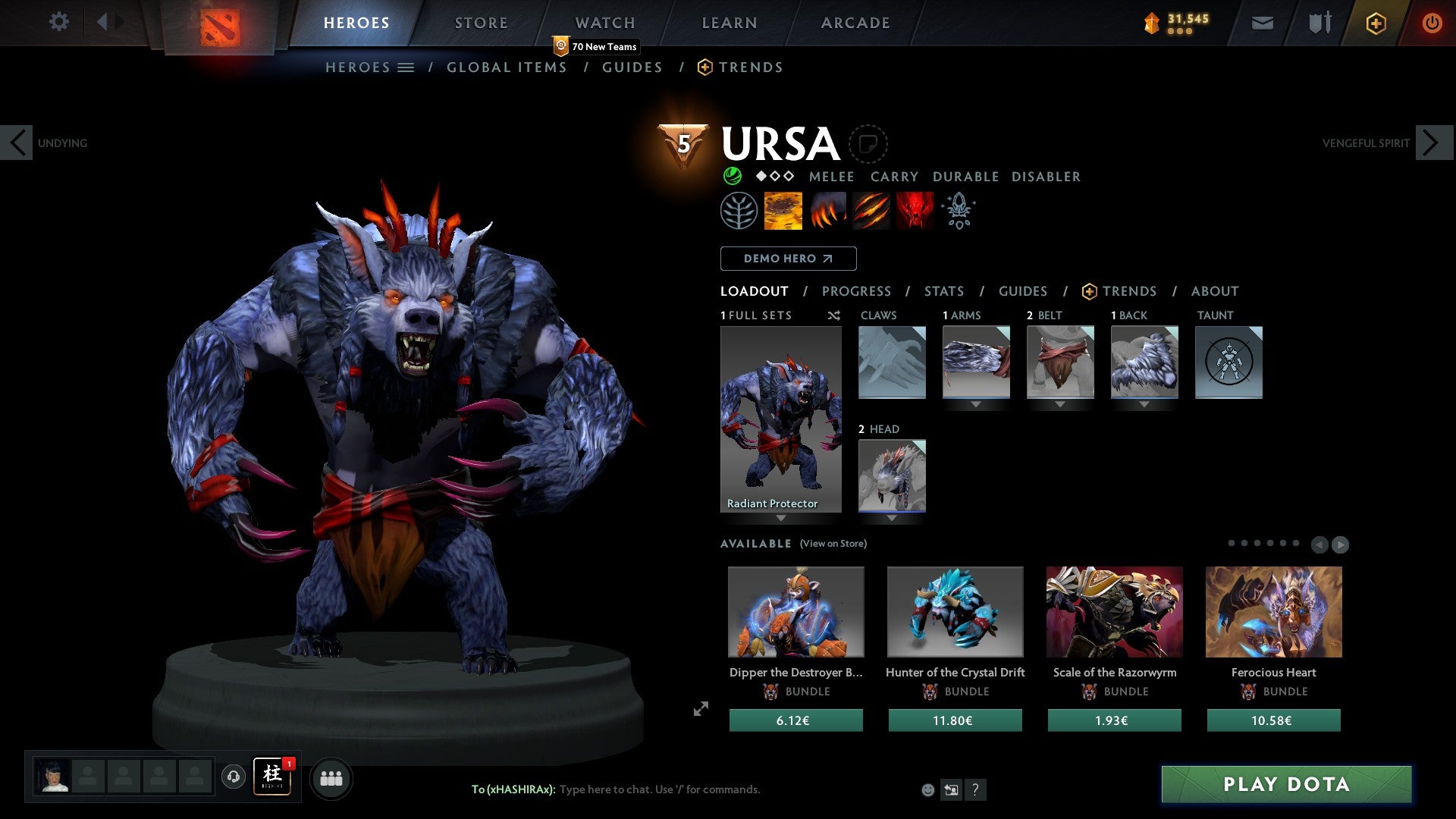
Task: Open the Watch menu
Action: [x=604, y=23]
